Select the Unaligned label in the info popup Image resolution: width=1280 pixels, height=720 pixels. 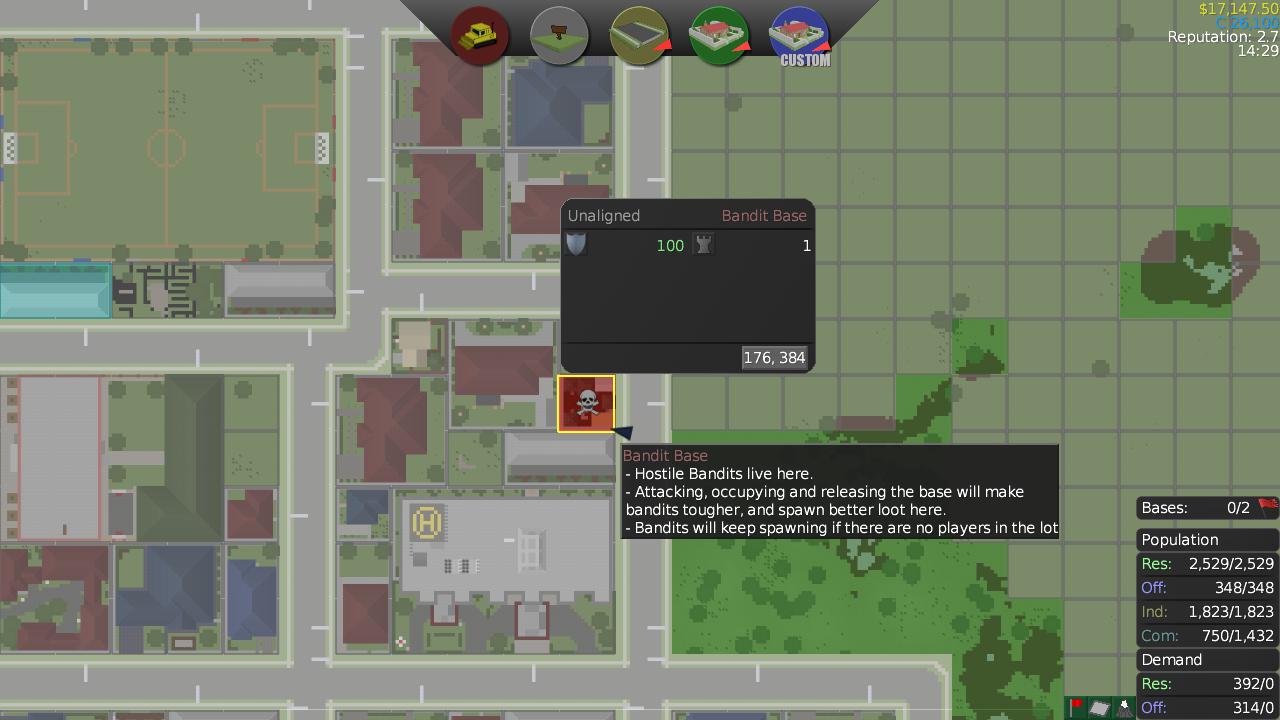(603, 215)
